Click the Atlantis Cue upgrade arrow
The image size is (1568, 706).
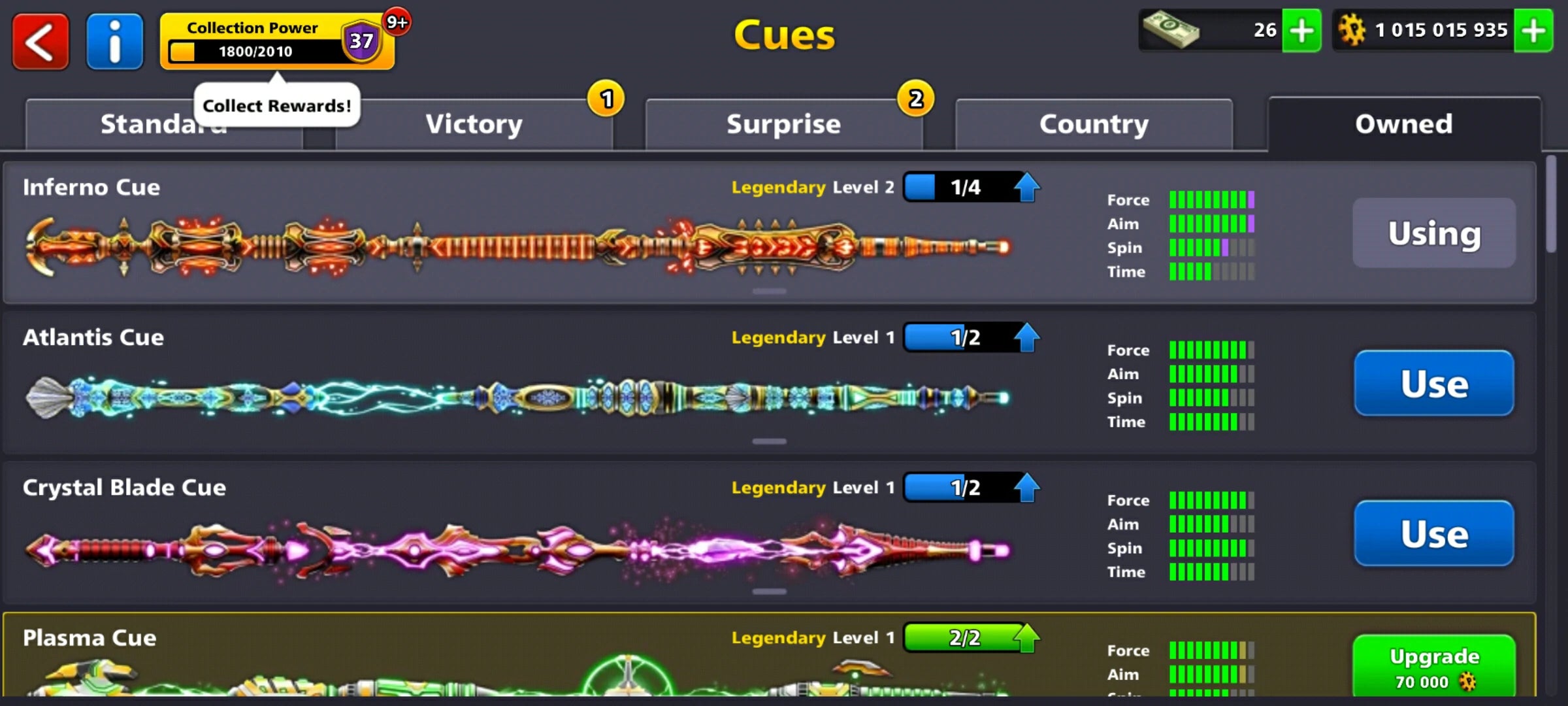1026,337
